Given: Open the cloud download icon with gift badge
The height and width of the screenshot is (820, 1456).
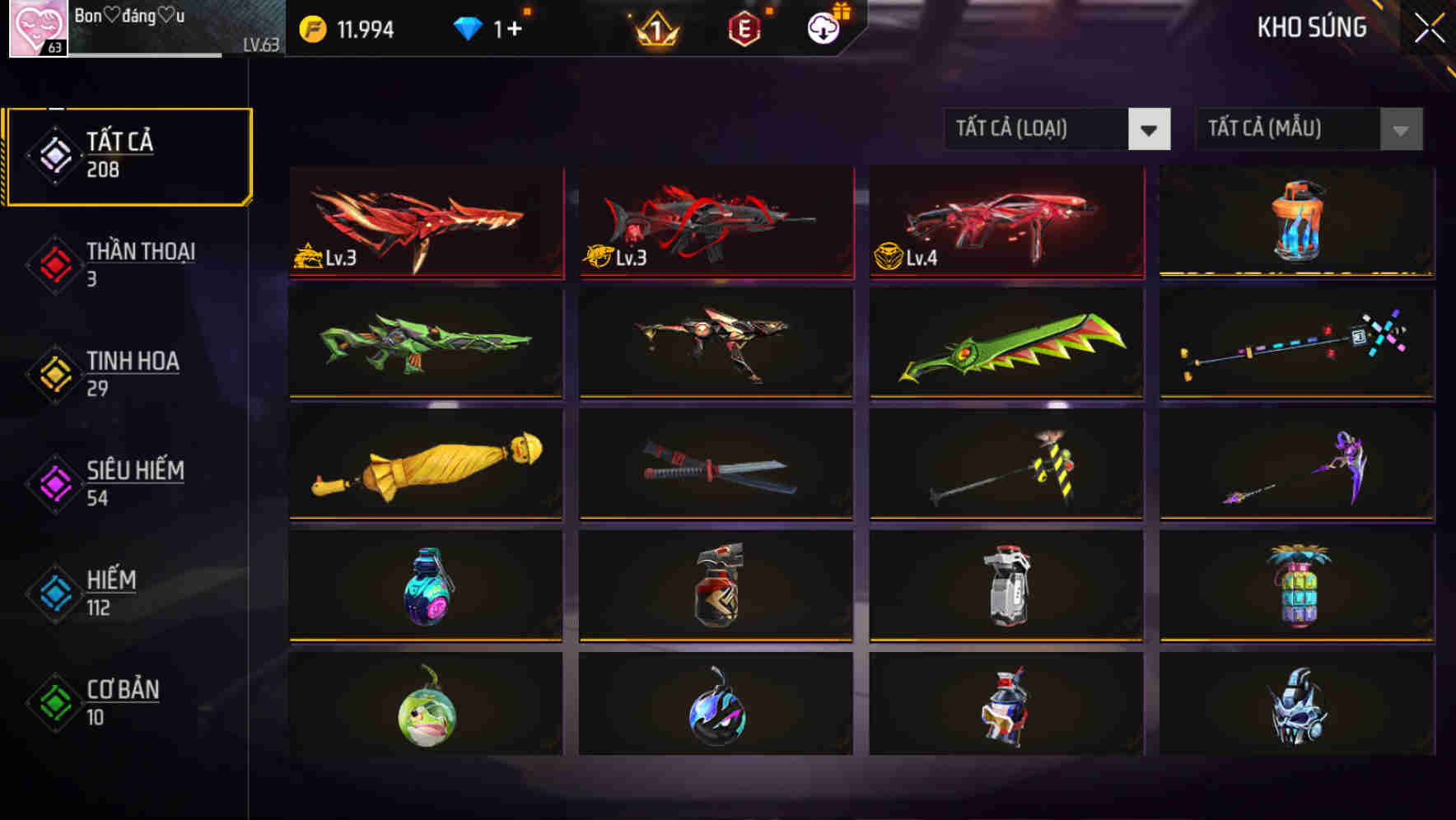Looking at the screenshot, I should point(823,26).
